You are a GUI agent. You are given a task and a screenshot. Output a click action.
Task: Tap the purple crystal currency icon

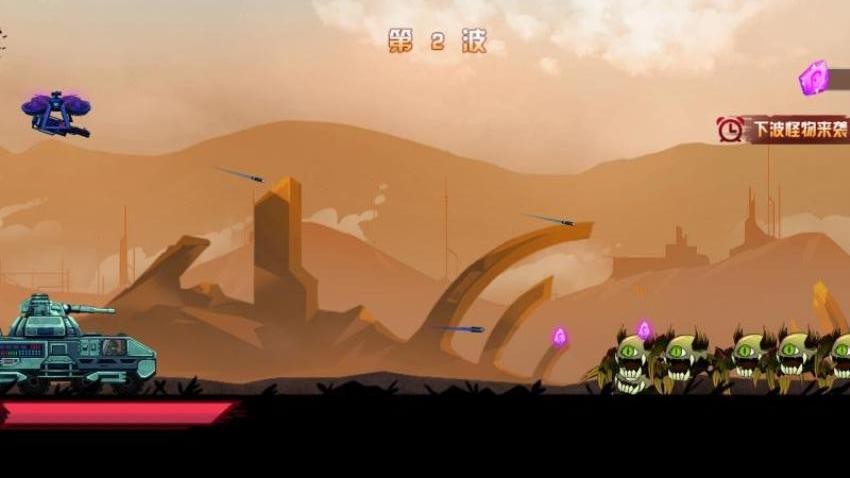tap(814, 78)
